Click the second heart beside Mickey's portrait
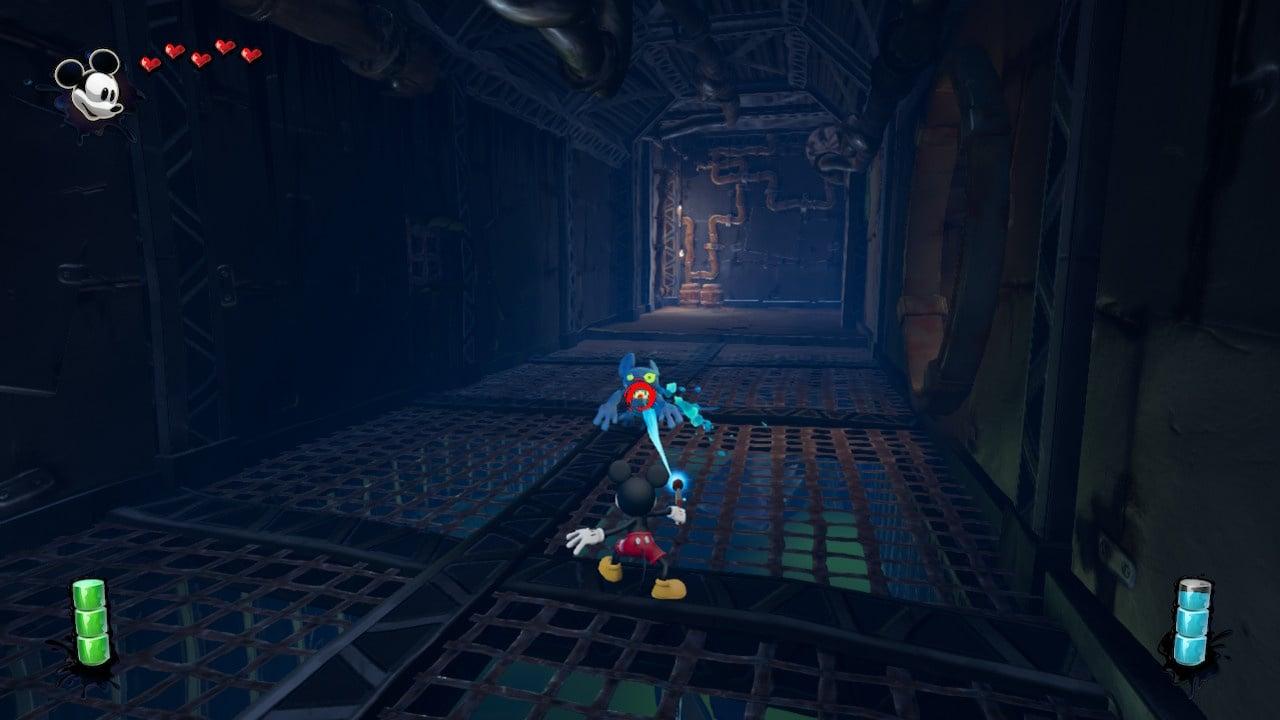Image resolution: width=1280 pixels, height=720 pixels. point(175,51)
